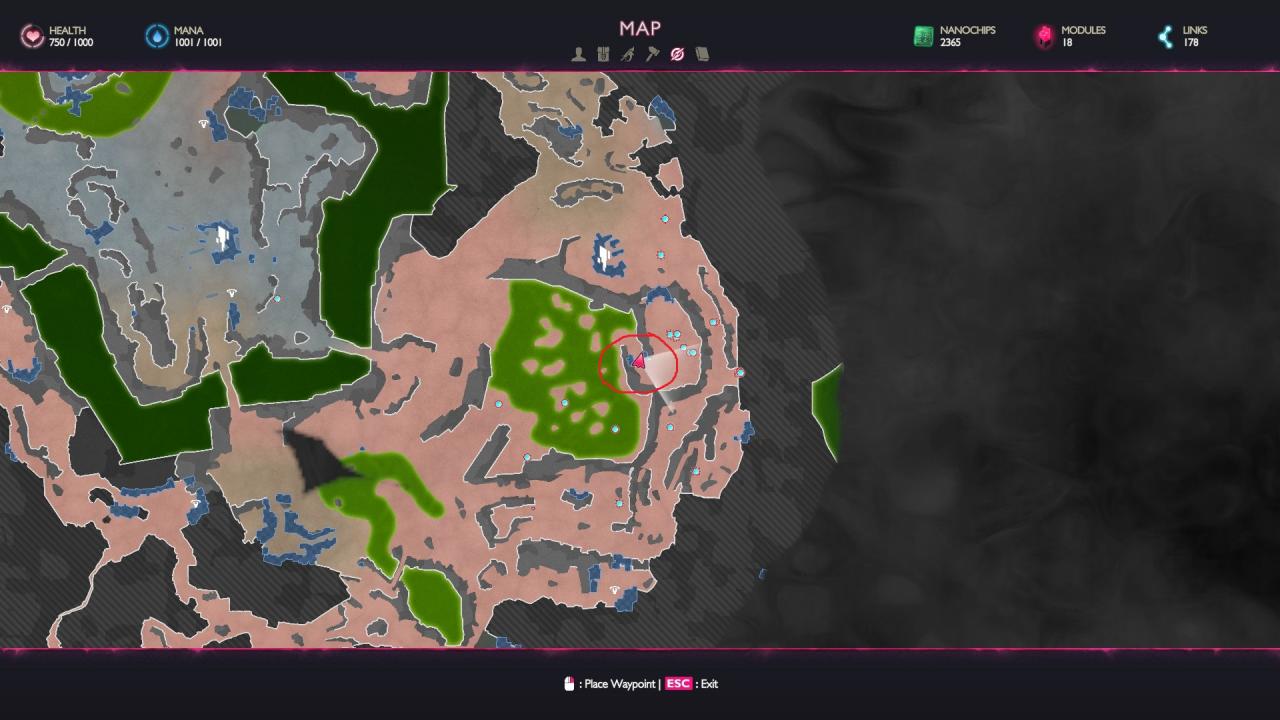Click the highlighted map tab icon
The image size is (1280, 720).
click(x=677, y=54)
